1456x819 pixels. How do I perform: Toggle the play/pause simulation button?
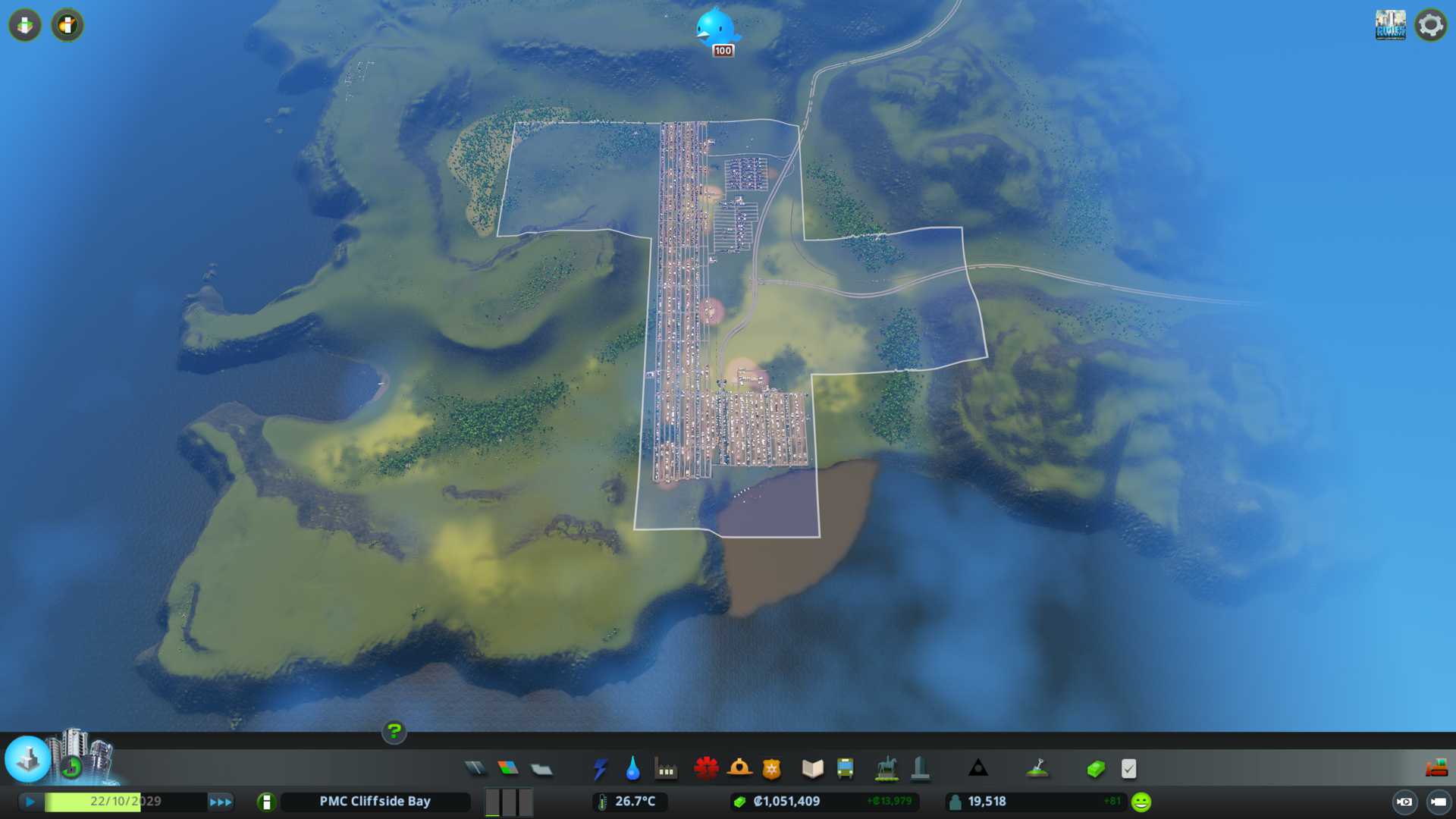click(30, 802)
